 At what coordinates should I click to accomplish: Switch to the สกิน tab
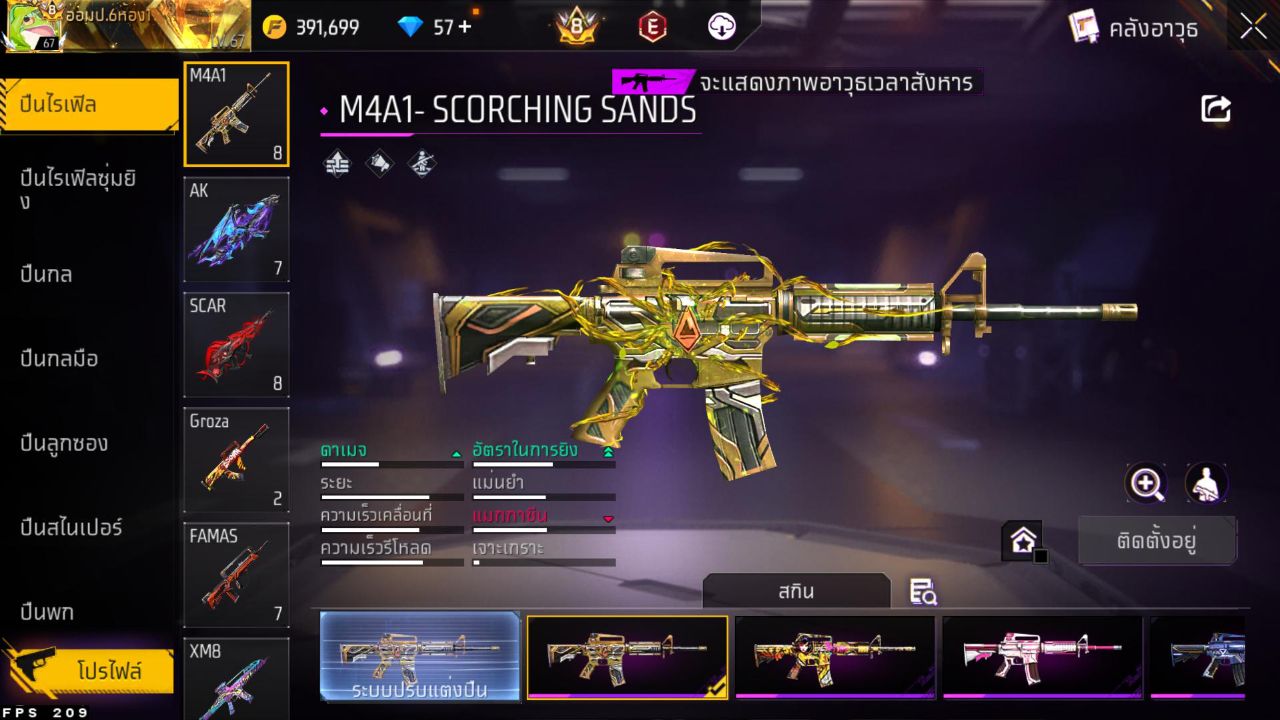[x=797, y=591]
